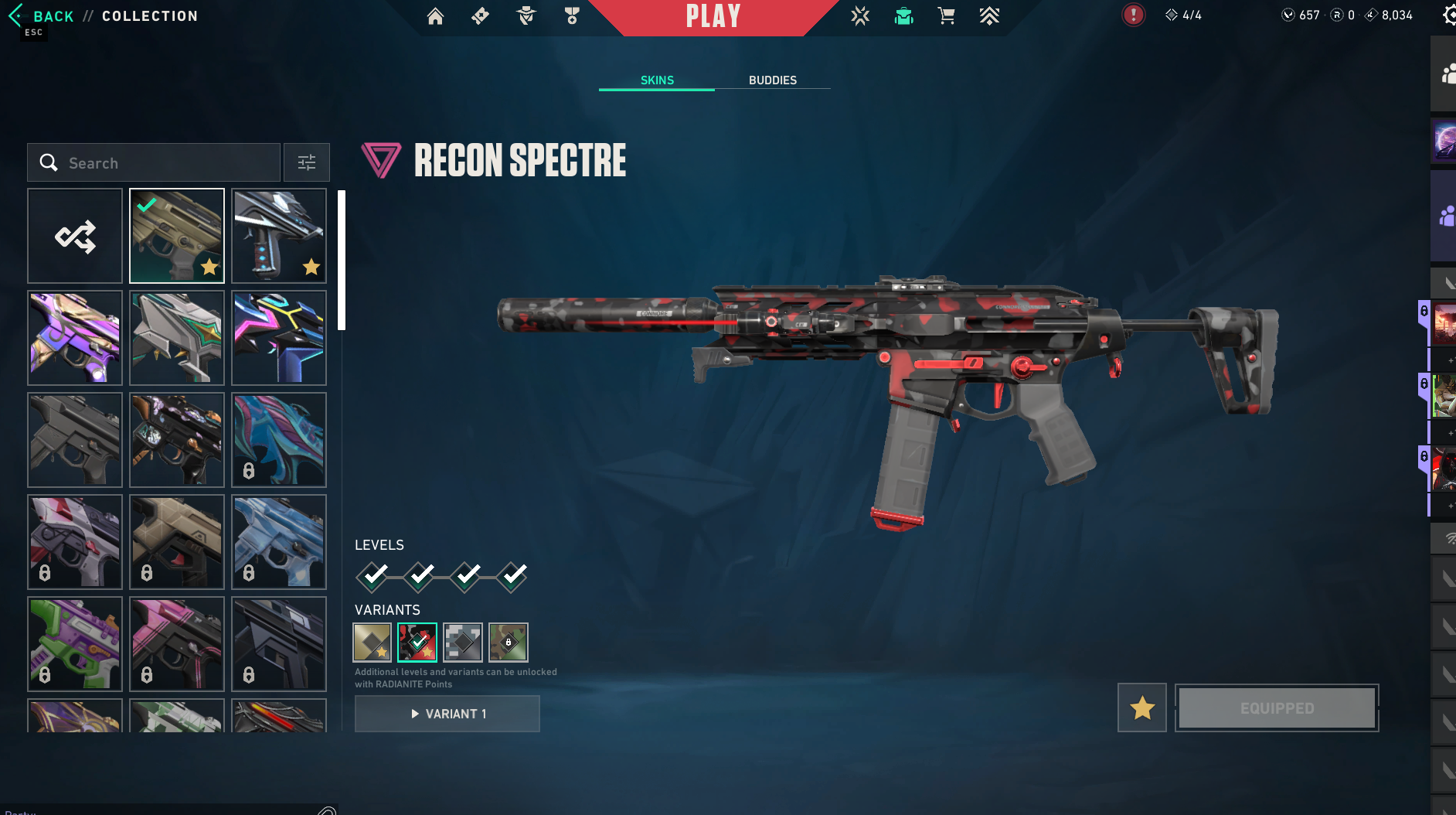Open the red alert notification icon
Screen dimensions: 1456x815
[x=1133, y=15]
